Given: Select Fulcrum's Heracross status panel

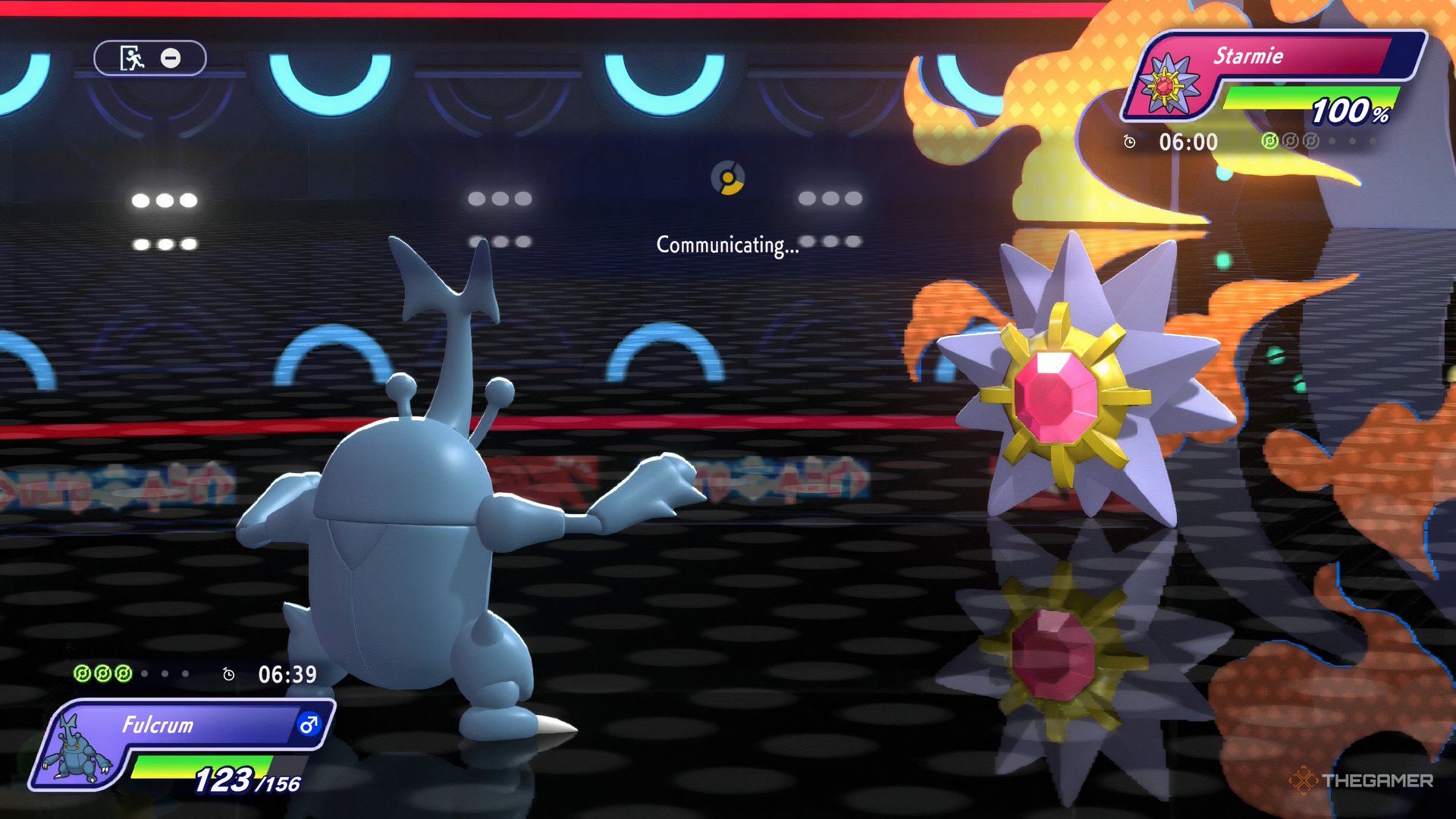Looking at the screenshot, I should [x=182, y=746].
